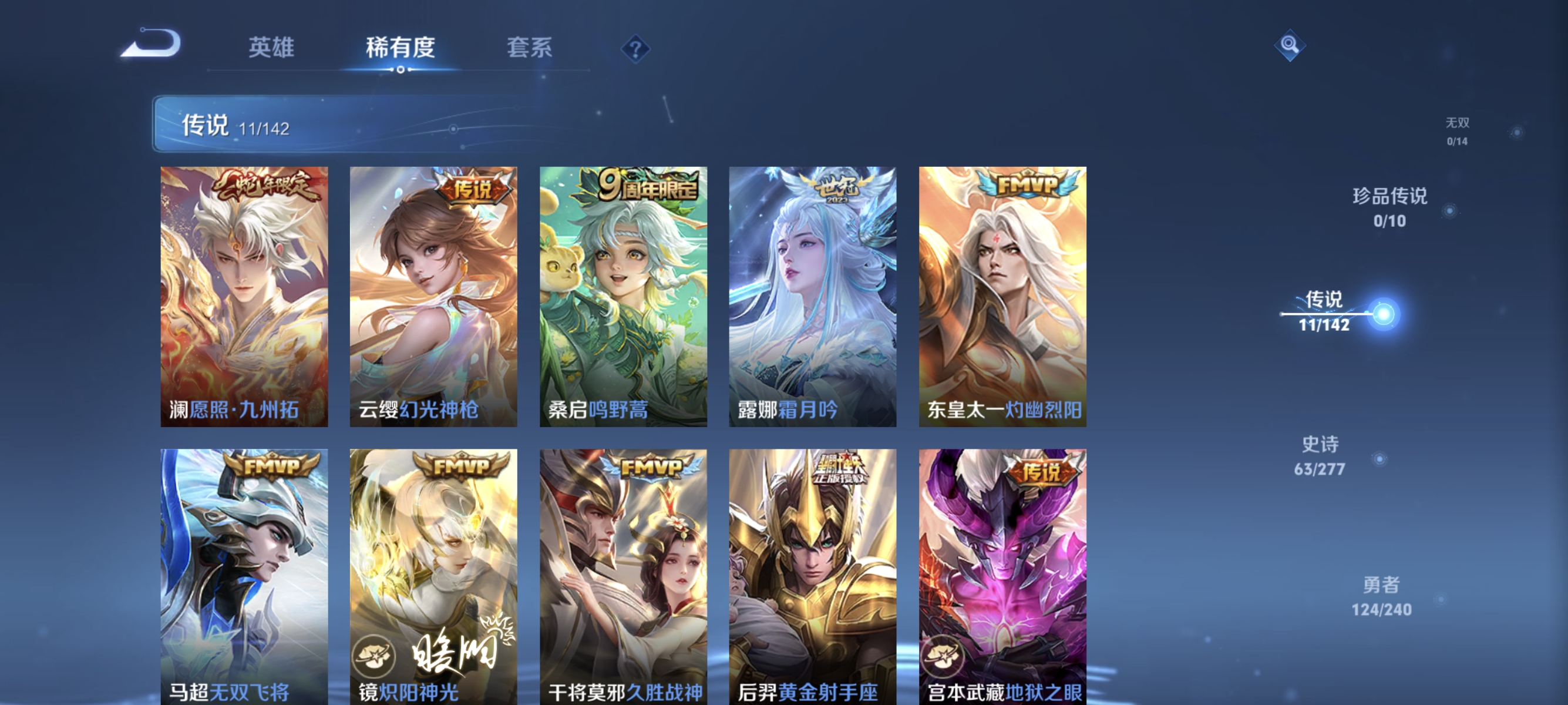Open the 史诗 63/277 category section
The width and height of the screenshot is (1568, 705).
tap(1320, 455)
